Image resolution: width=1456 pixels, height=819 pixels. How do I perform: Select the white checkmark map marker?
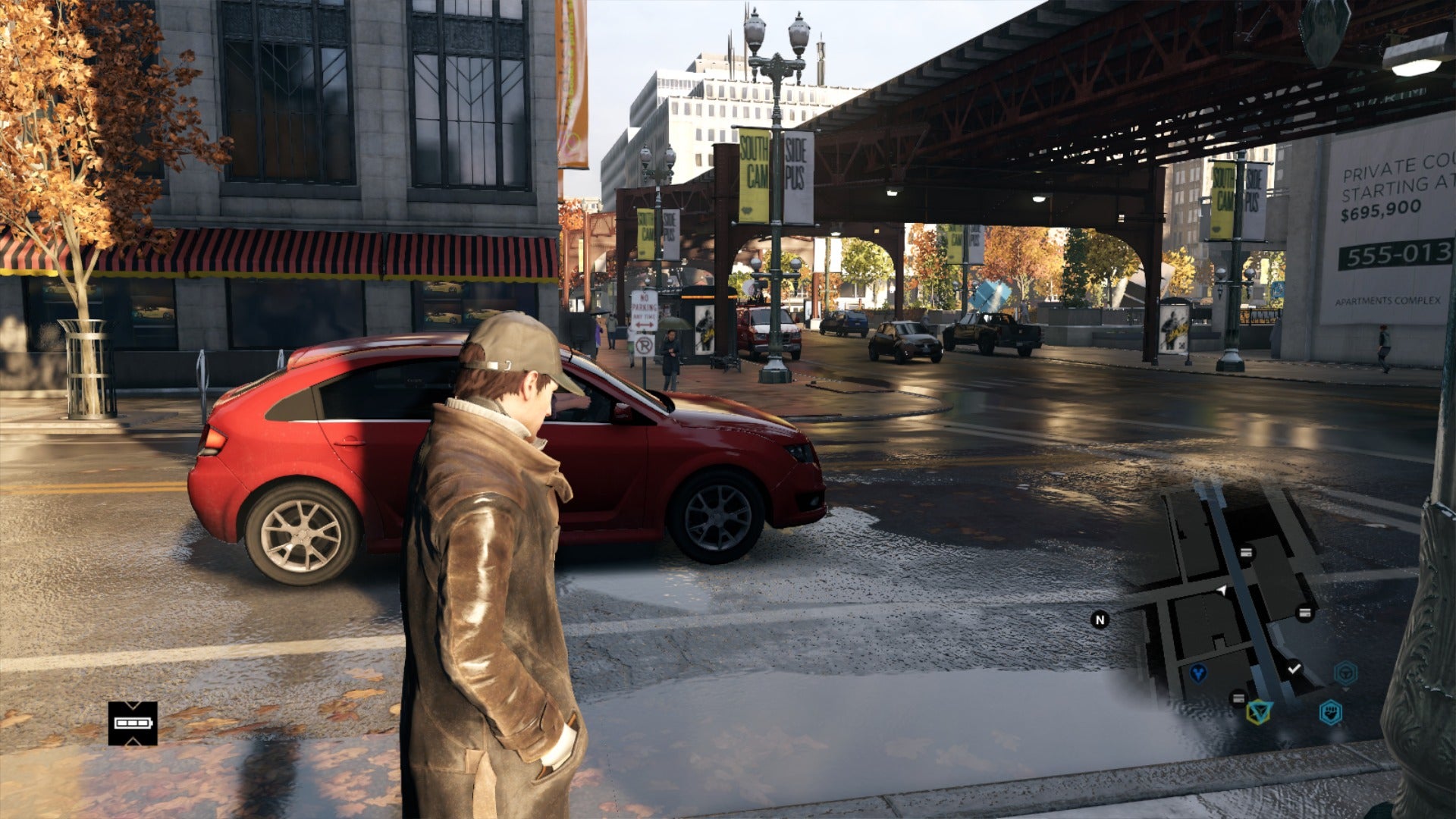(1294, 669)
